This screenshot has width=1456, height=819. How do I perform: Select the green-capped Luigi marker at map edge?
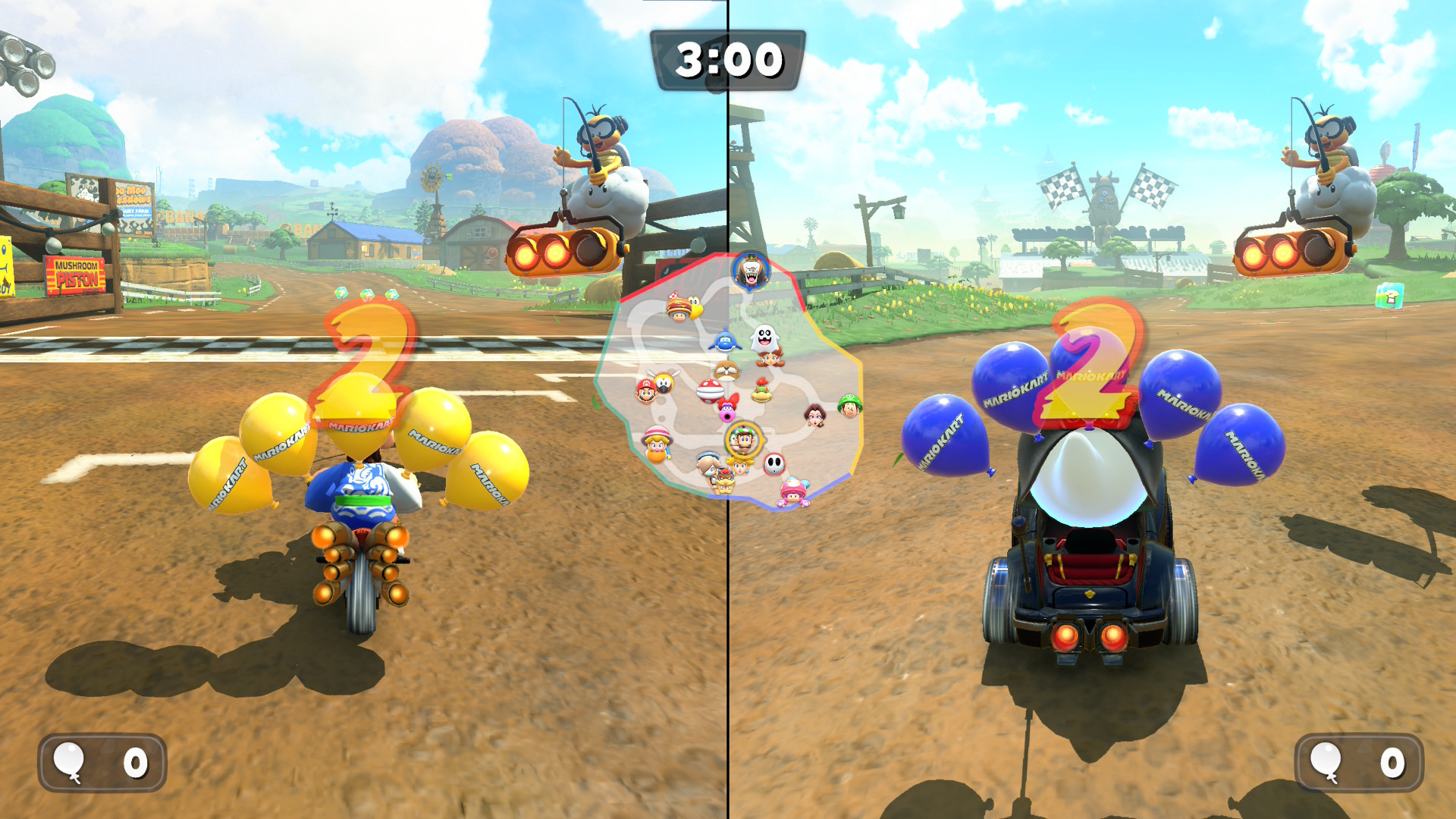(849, 406)
